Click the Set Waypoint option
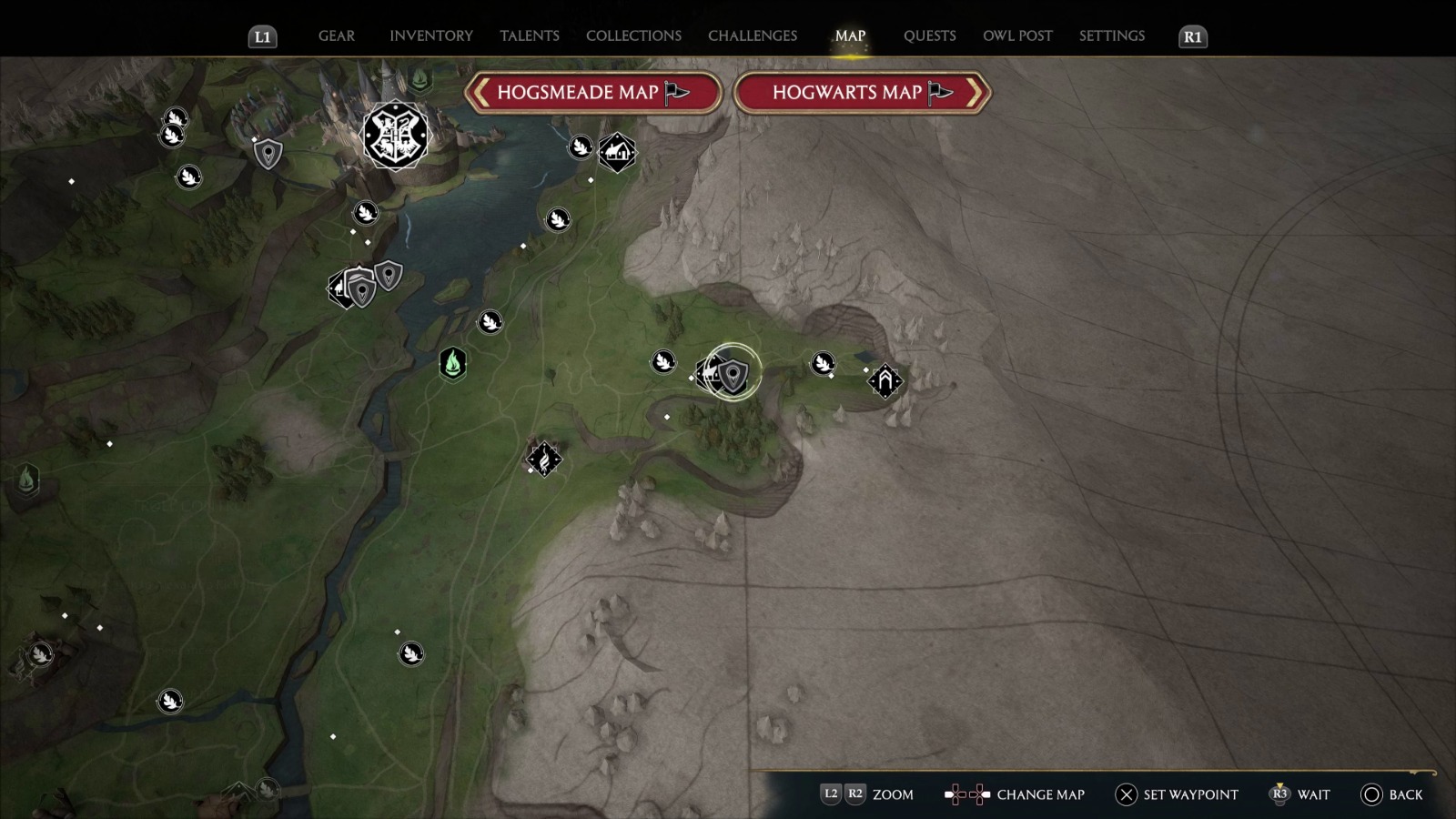Image resolution: width=1456 pixels, height=819 pixels. pyautogui.click(x=1177, y=794)
